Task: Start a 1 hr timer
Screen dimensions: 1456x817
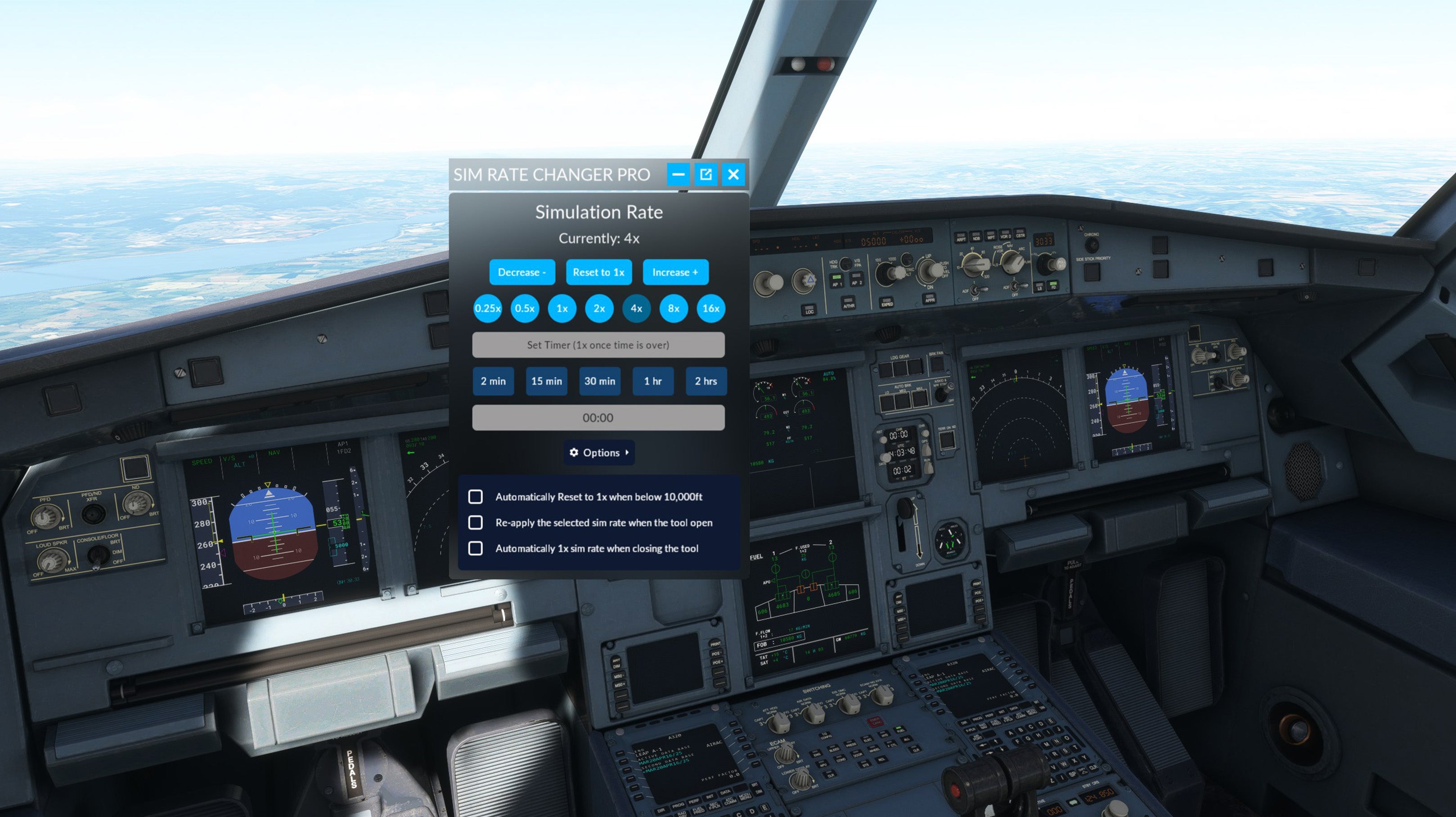Action: pos(653,382)
